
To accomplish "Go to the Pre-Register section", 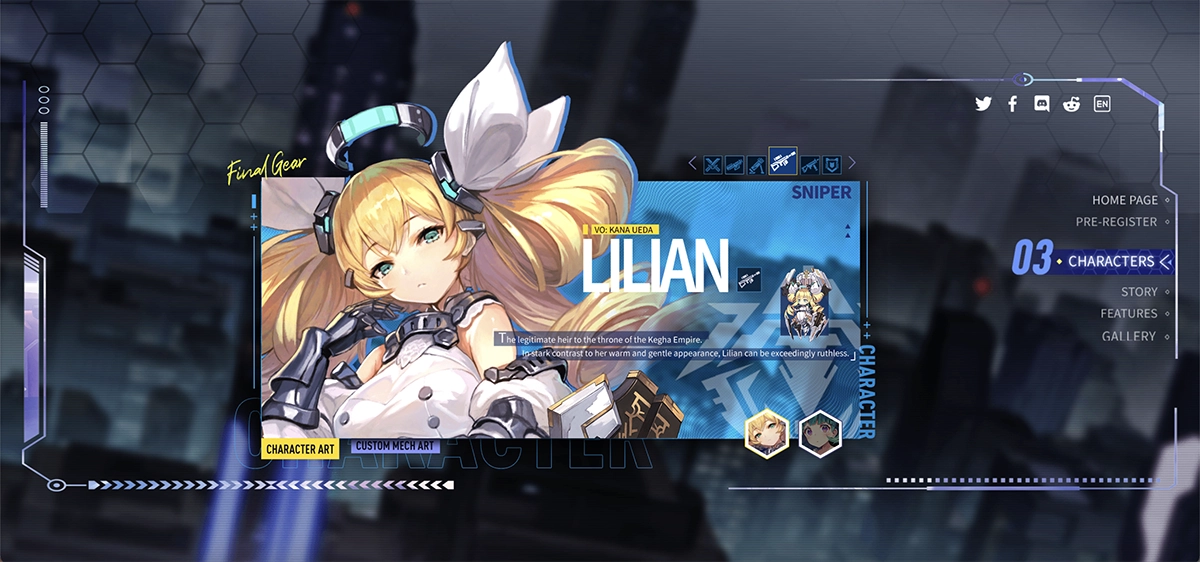I will click(1116, 222).
